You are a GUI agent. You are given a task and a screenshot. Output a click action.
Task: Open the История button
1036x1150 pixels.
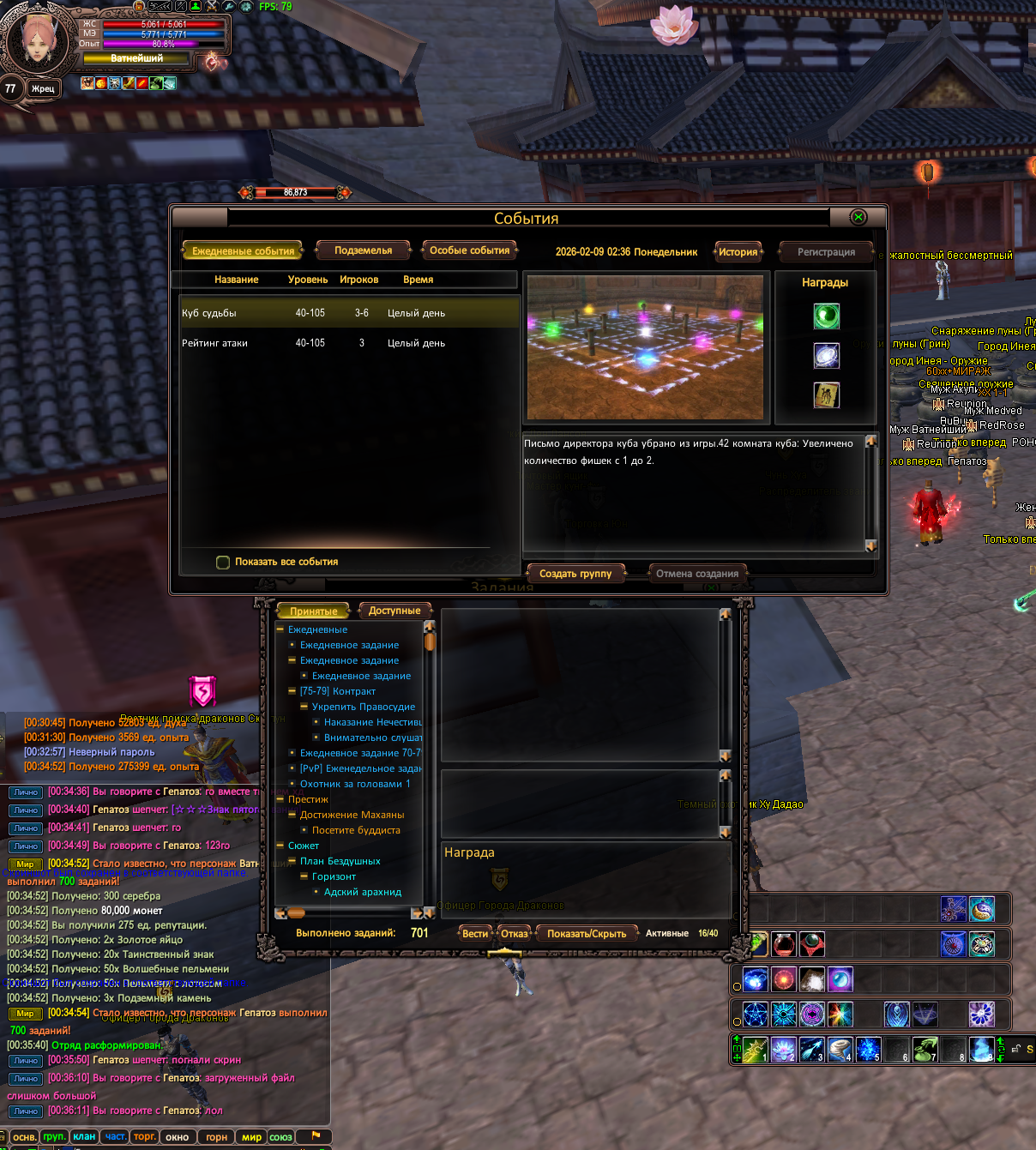click(738, 252)
